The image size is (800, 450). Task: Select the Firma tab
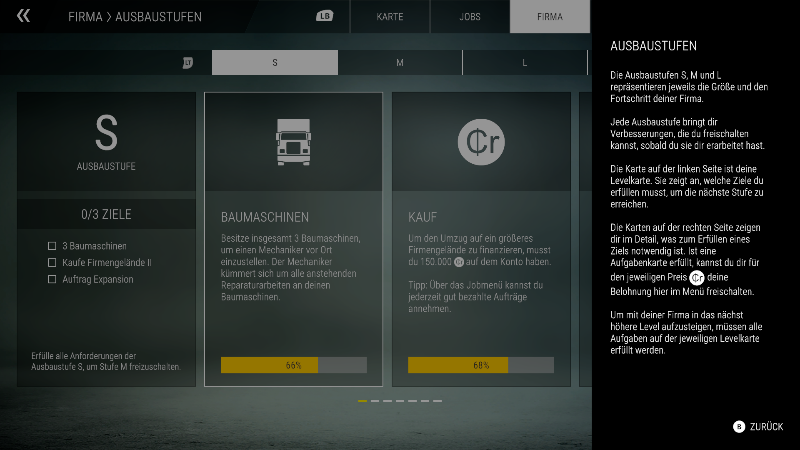pos(549,17)
